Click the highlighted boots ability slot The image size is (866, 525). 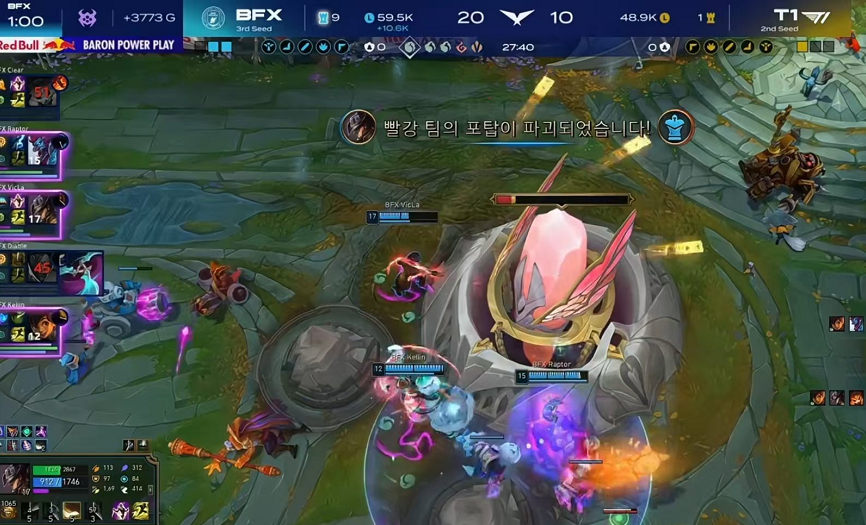72,511
